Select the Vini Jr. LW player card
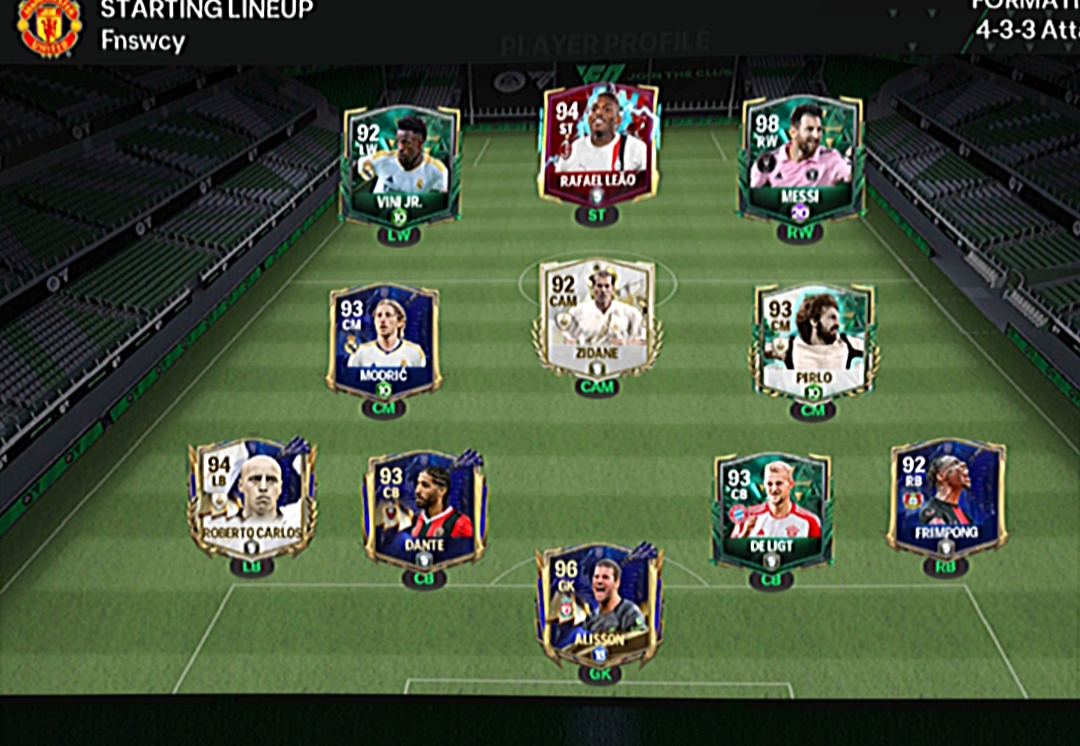This screenshot has height=746, width=1080. click(x=400, y=165)
